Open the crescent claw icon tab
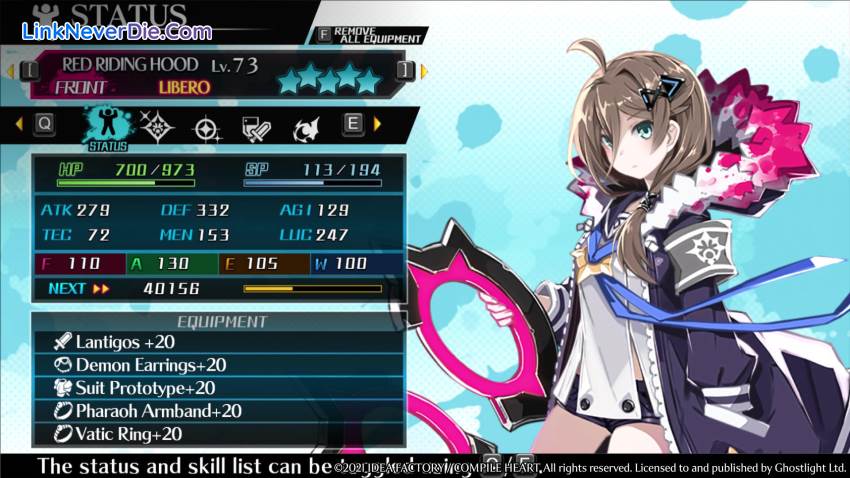This screenshot has height=478, width=850. click(305, 127)
